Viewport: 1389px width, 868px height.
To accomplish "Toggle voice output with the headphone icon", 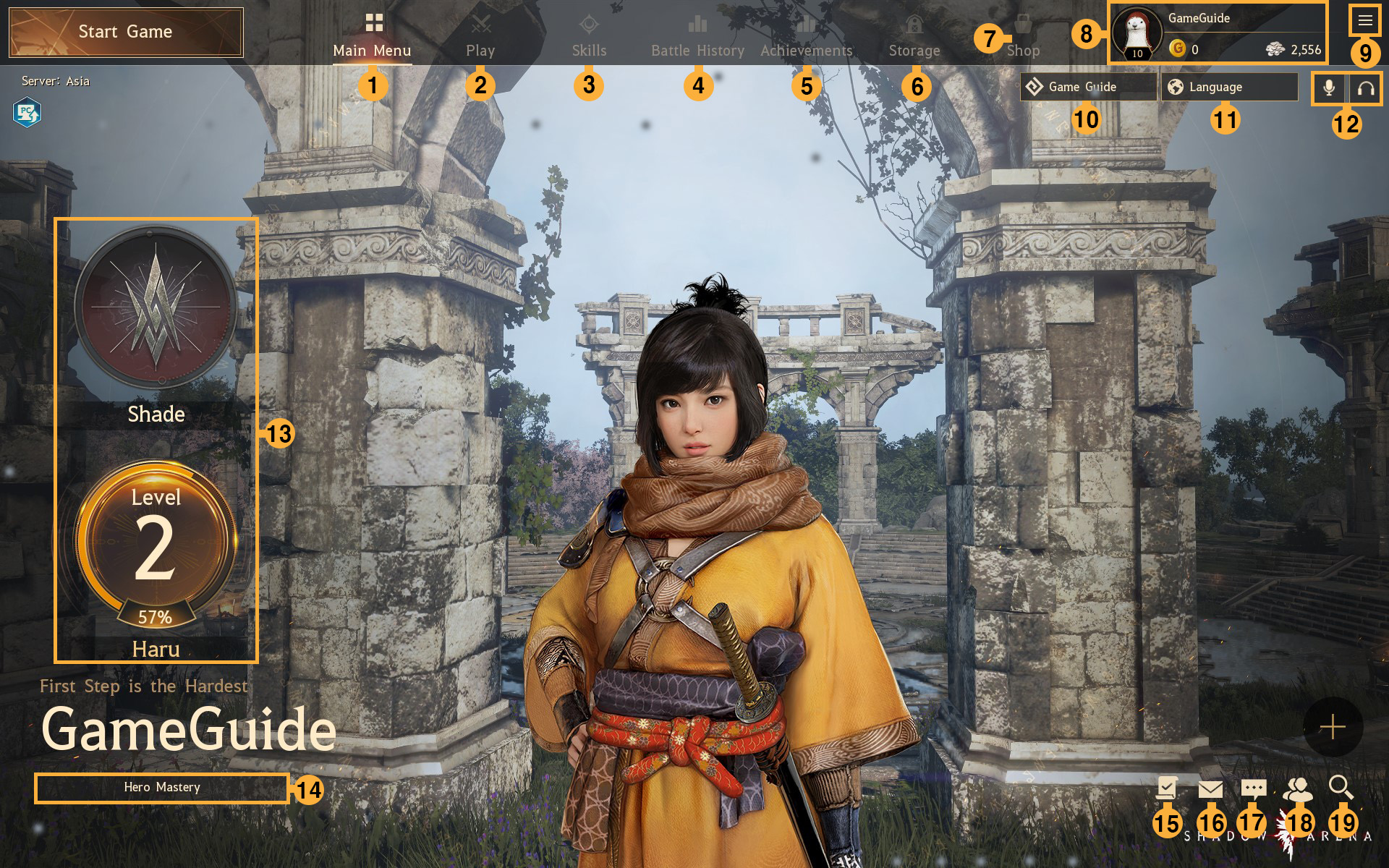I will tap(1364, 88).
